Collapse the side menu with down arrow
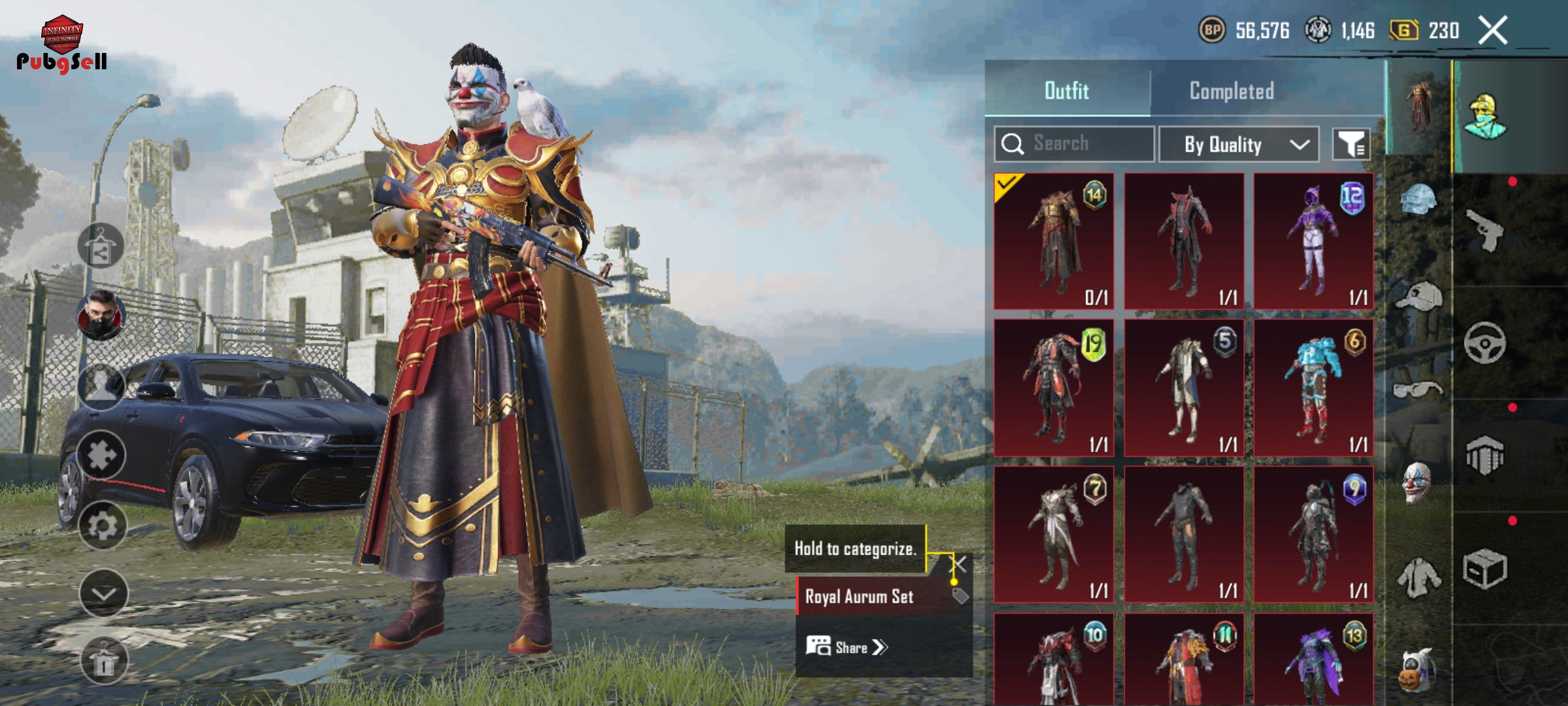 (x=103, y=593)
